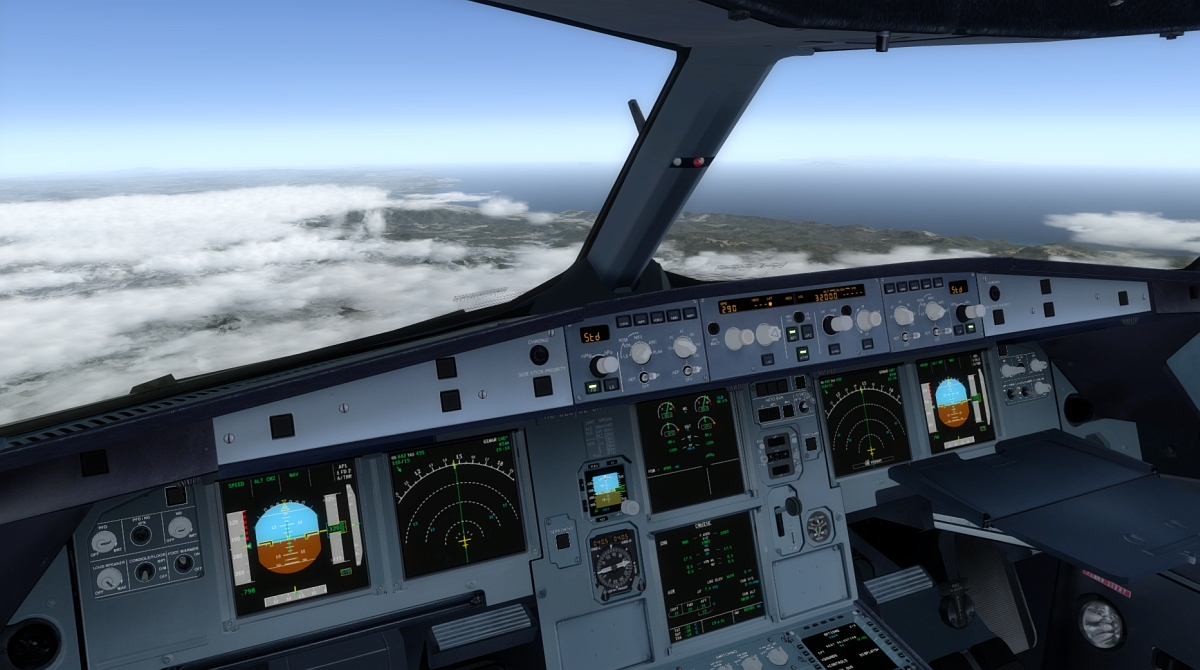1200x670 pixels.
Task: Engage the AP2 autopilot button
Action: tap(807, 332)
